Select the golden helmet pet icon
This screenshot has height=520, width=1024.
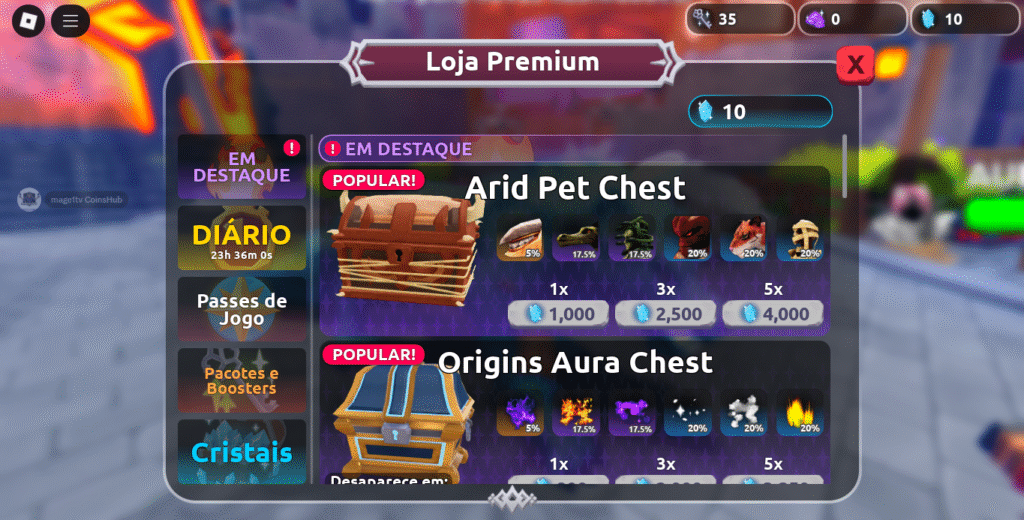pyautogui.click(x=800, y=239)
